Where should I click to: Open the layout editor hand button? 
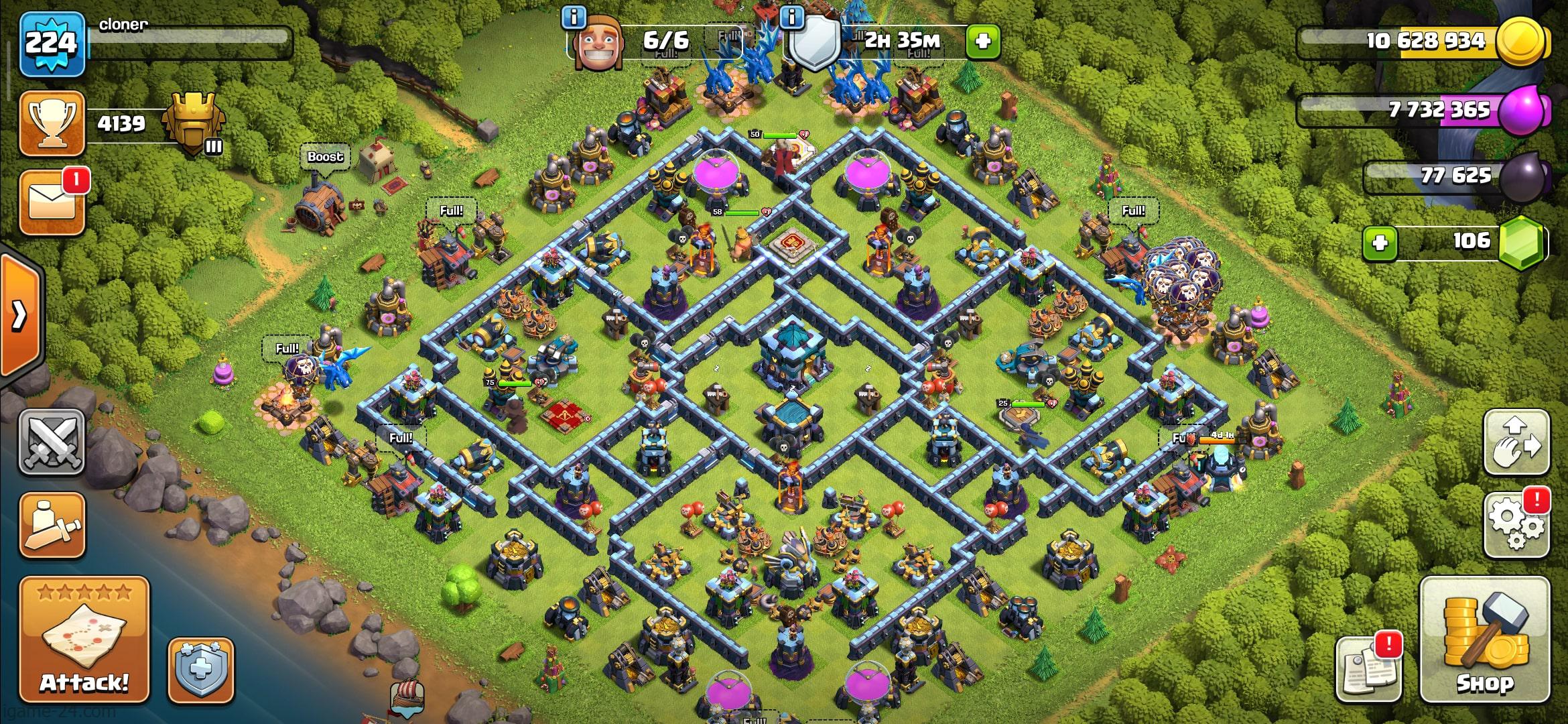point(1516,442)
